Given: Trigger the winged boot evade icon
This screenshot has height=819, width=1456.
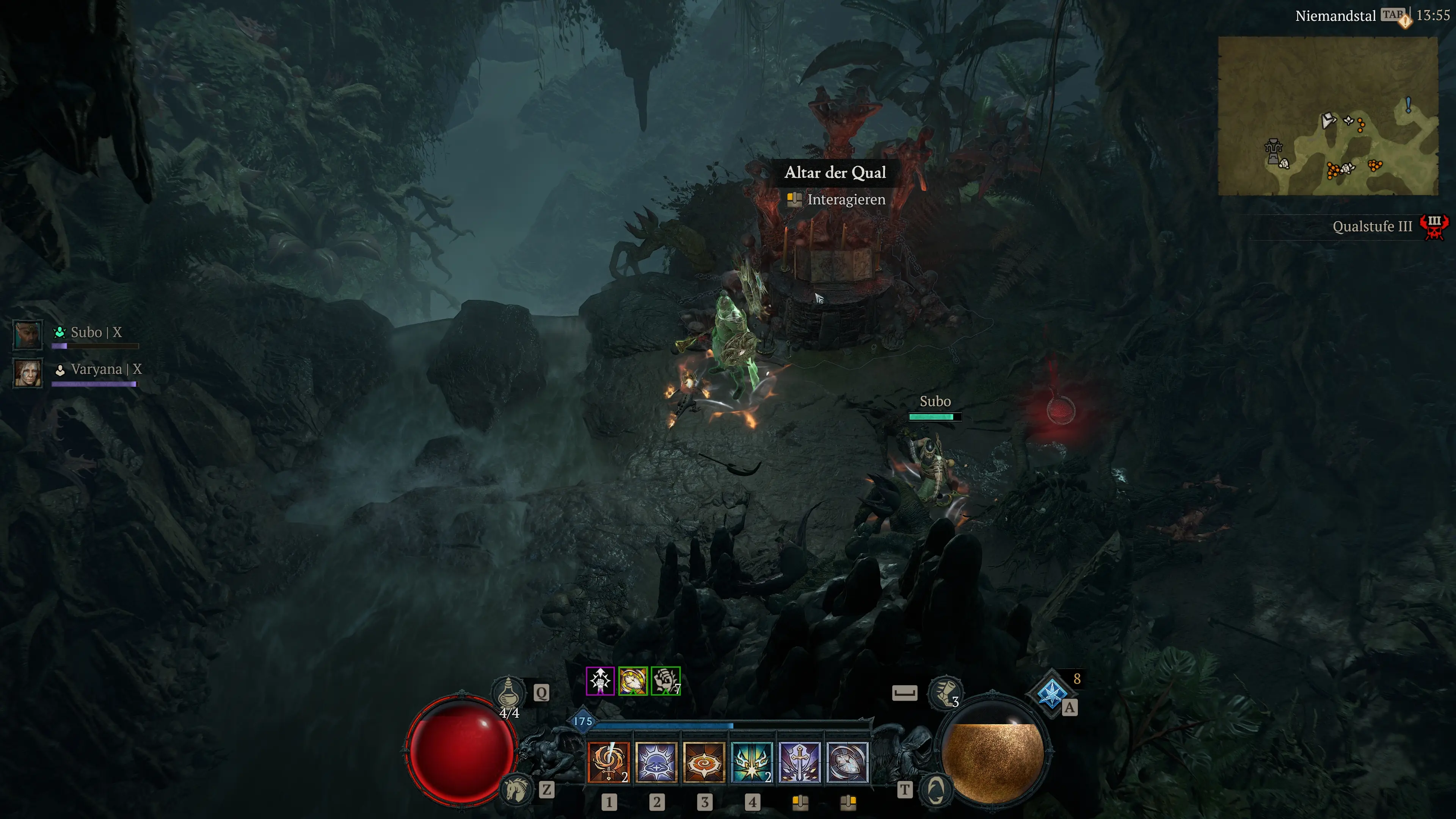Looking at the screenshot, I should tap(945, 692).
